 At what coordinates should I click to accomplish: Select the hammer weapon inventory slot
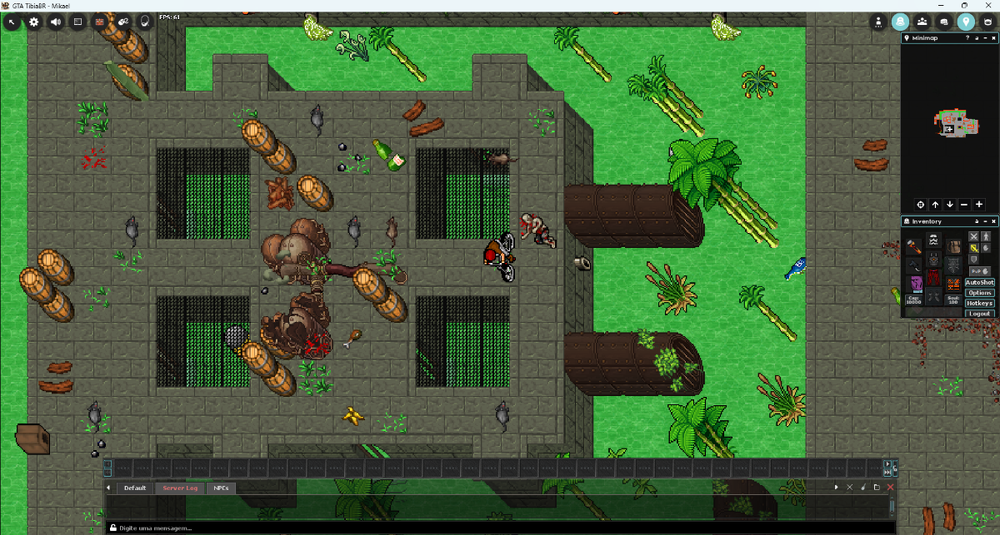coord(914,246)
